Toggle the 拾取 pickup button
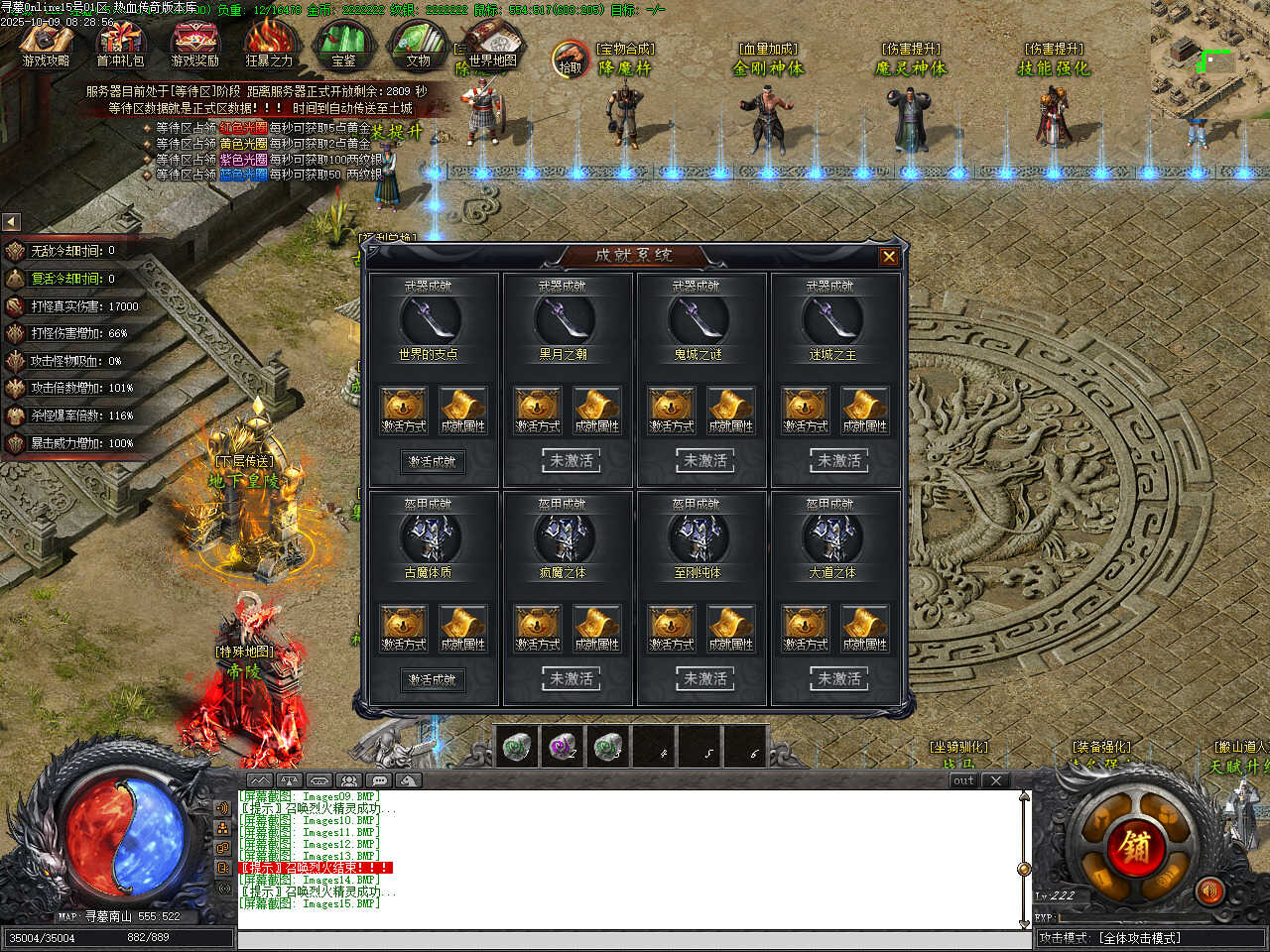This screenshot has height=952, width=1270. click(571, 59)
